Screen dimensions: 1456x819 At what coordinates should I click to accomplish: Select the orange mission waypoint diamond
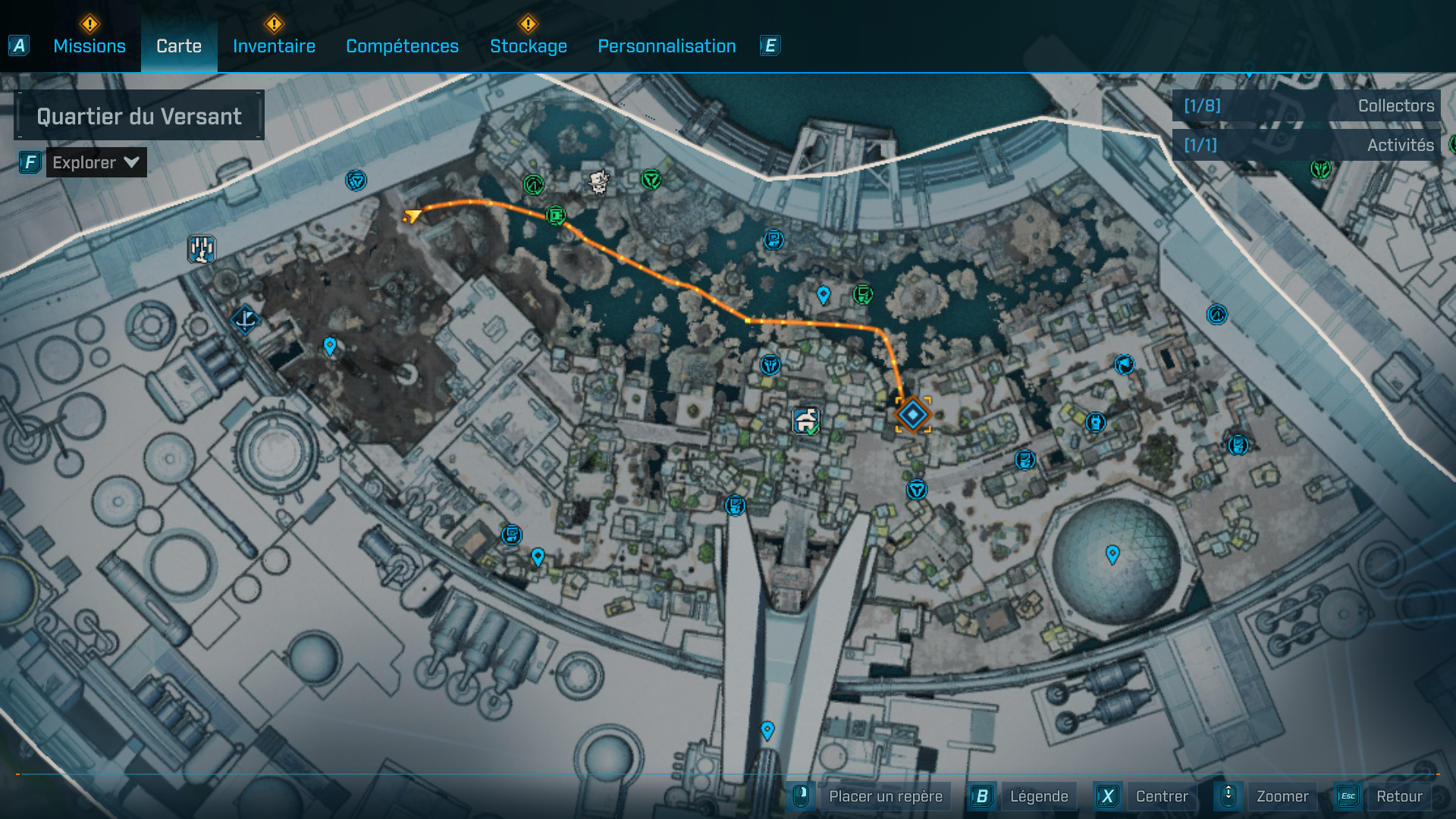coord(912,414)
